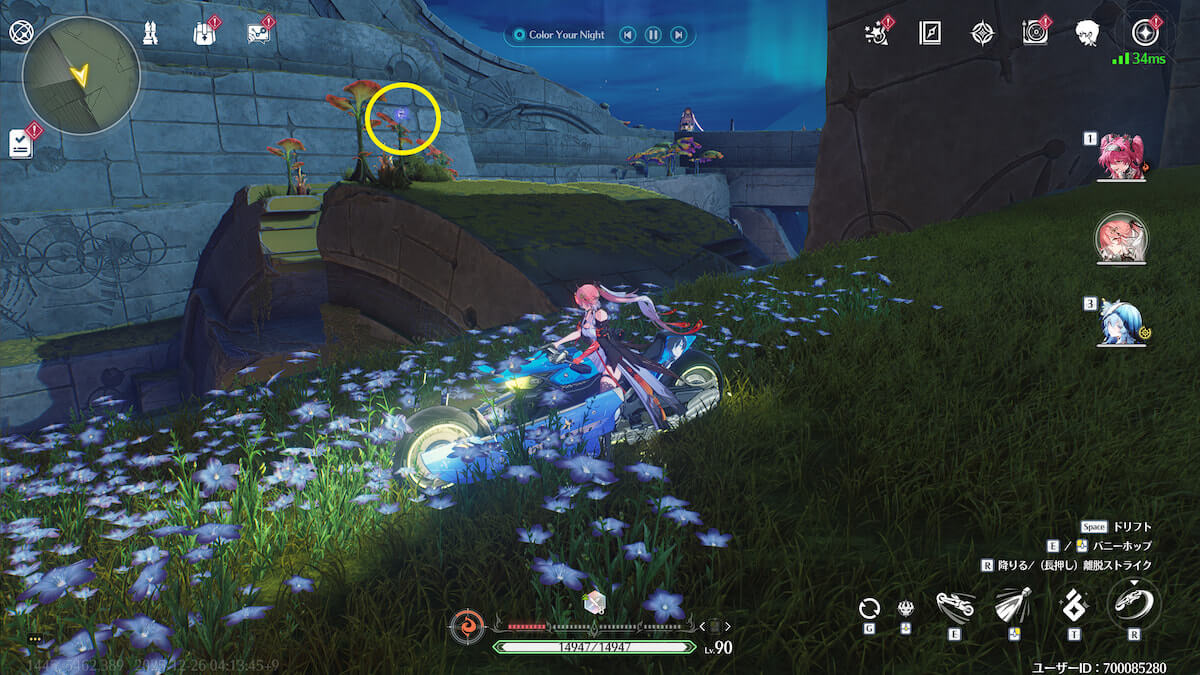Open the character head profile icon
The width and height of the screenshot is (1200, 675).
point(1088,34)
